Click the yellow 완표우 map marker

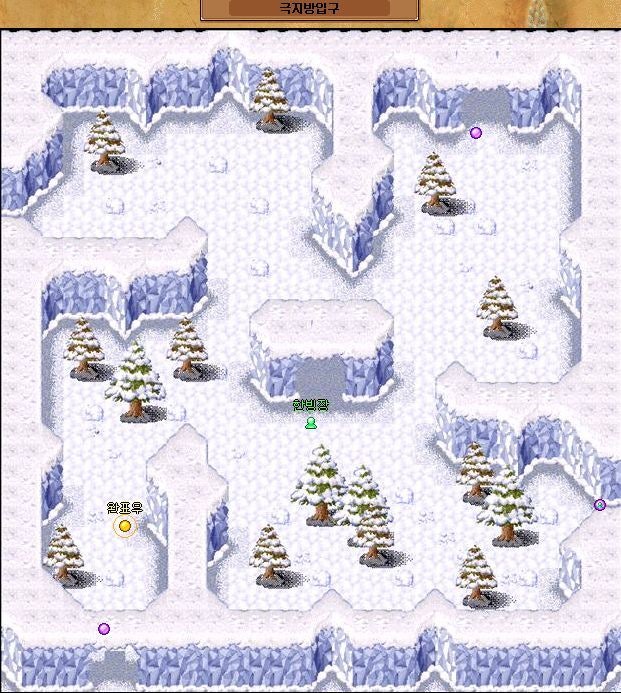tap(125, 526)
